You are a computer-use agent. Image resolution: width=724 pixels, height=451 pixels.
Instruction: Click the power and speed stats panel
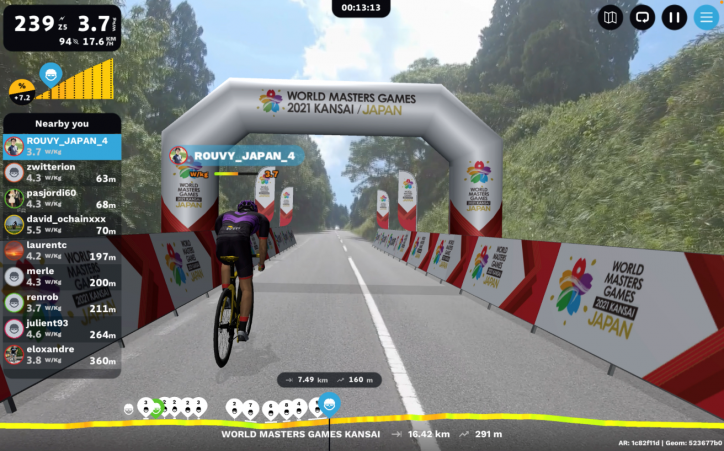click(62, 27)
